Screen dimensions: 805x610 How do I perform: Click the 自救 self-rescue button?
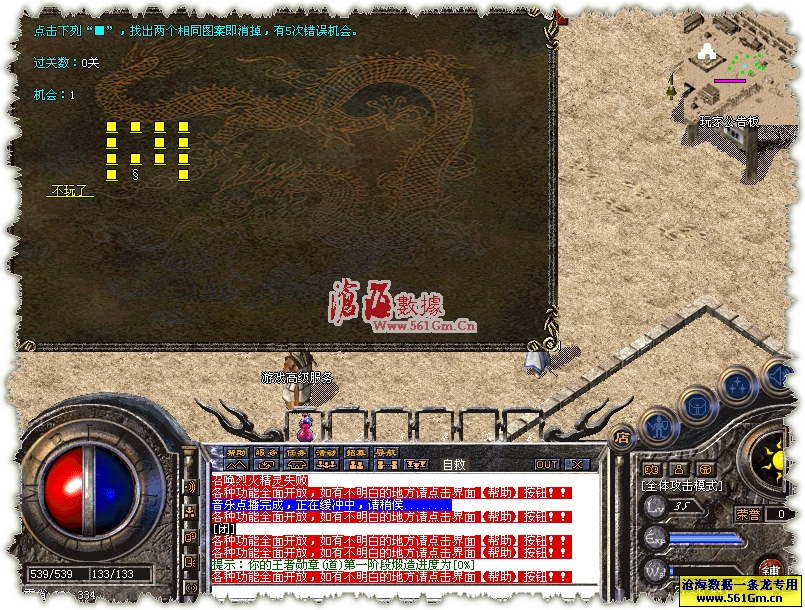point(454,464)
